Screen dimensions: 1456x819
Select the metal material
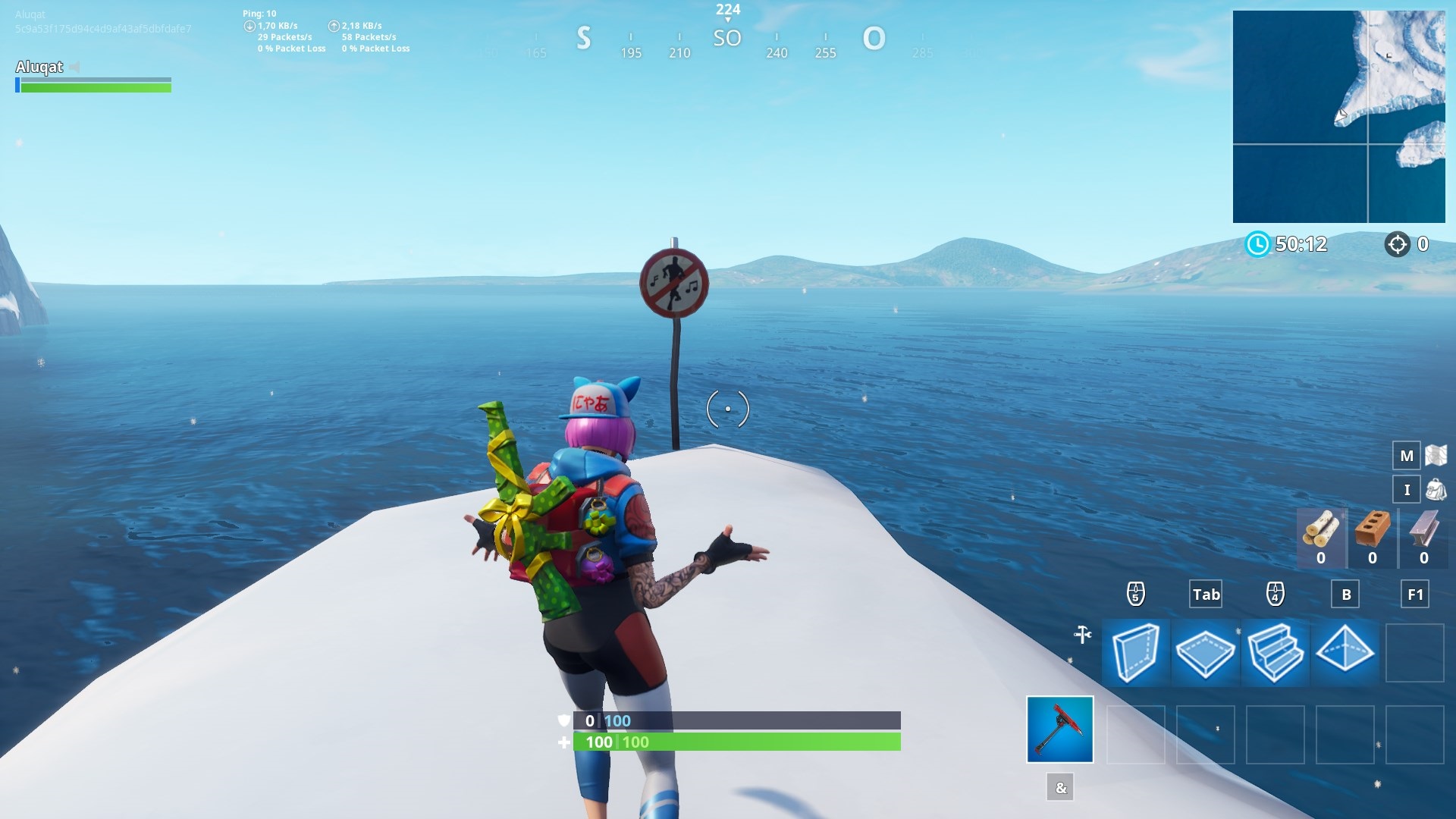click(x=1423, y=536)
